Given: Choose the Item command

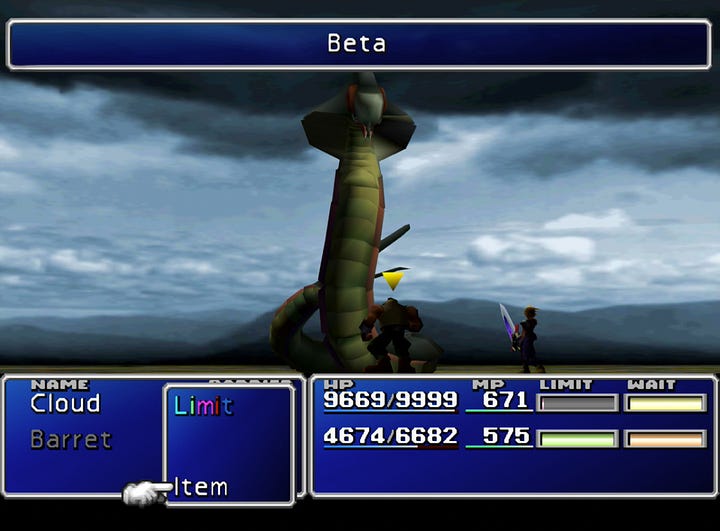Looking at the screenshot, I should (x=201, y=487).
